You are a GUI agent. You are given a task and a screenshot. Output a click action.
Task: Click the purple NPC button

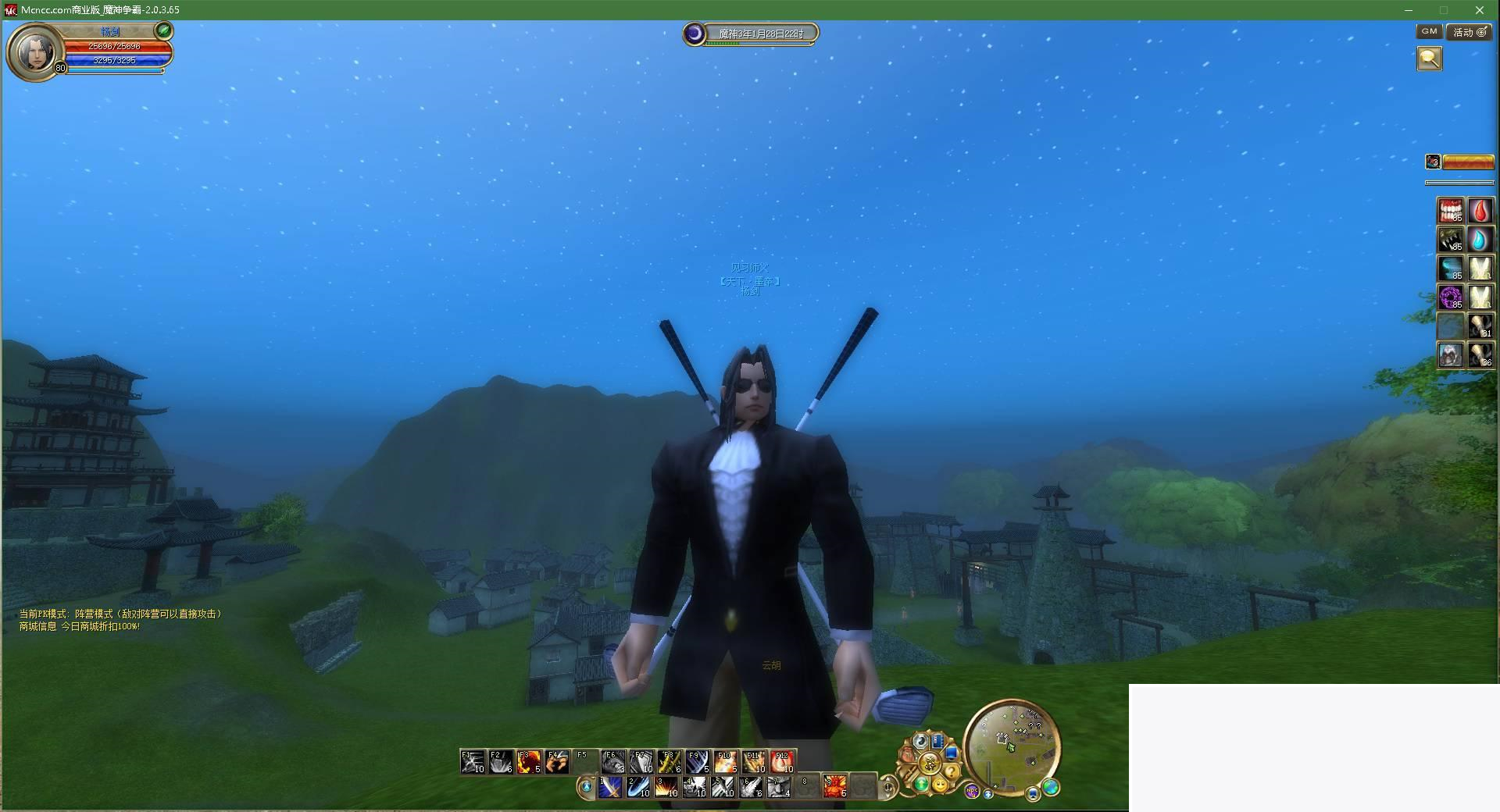pos(973,790)
